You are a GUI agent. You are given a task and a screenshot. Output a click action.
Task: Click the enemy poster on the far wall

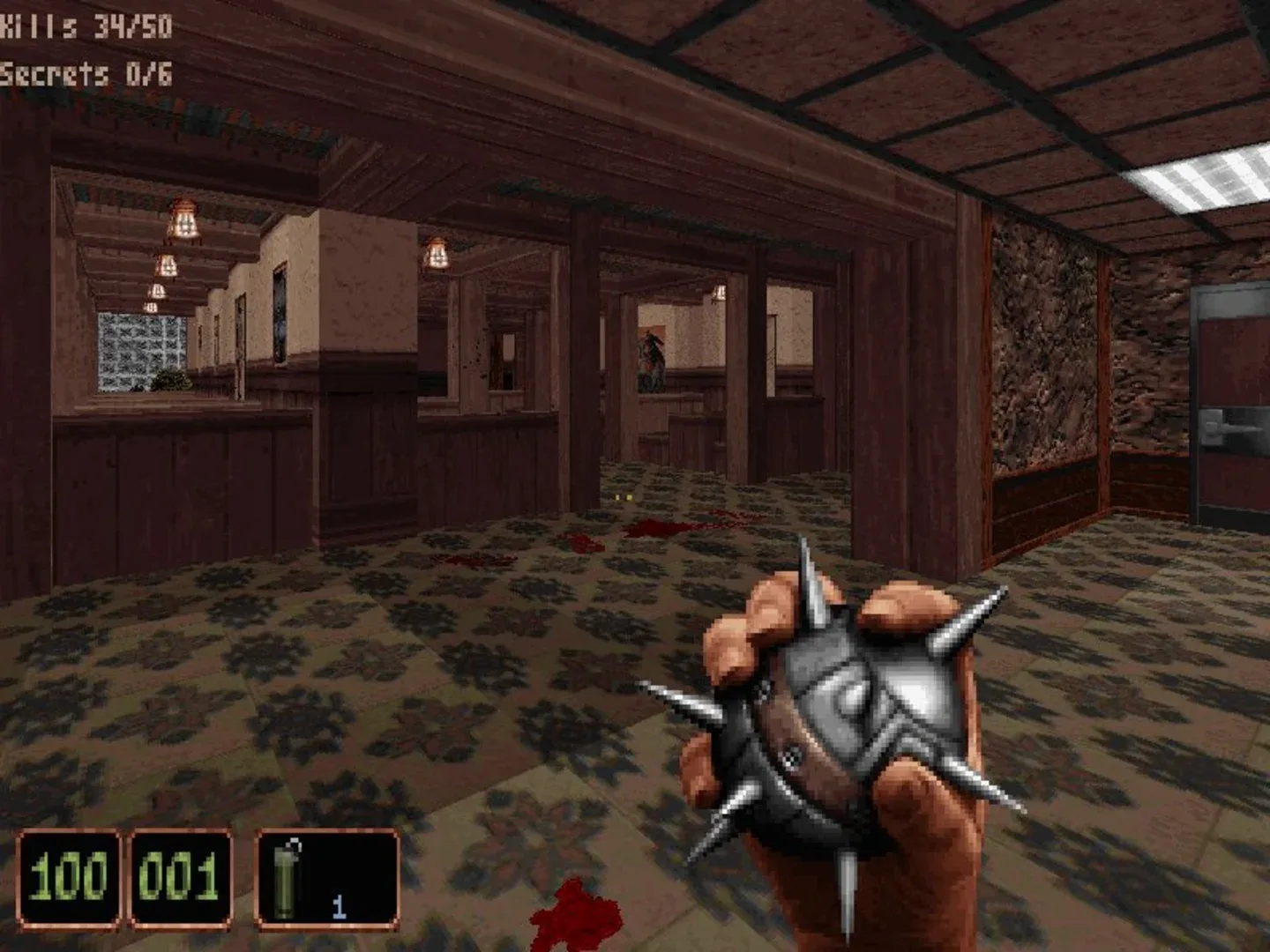point(653,357)
